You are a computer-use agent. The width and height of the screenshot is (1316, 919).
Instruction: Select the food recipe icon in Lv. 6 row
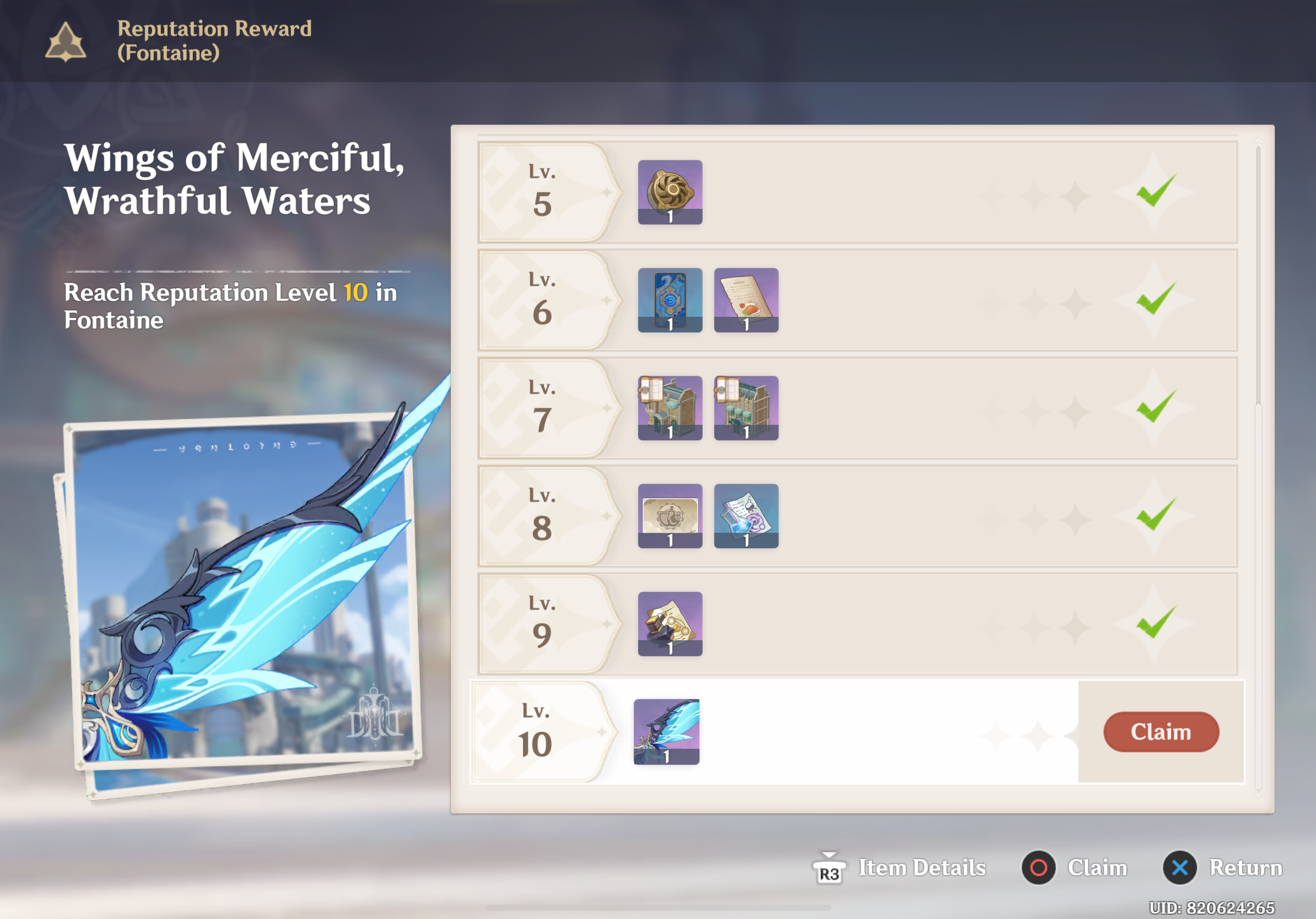(745, 300)
